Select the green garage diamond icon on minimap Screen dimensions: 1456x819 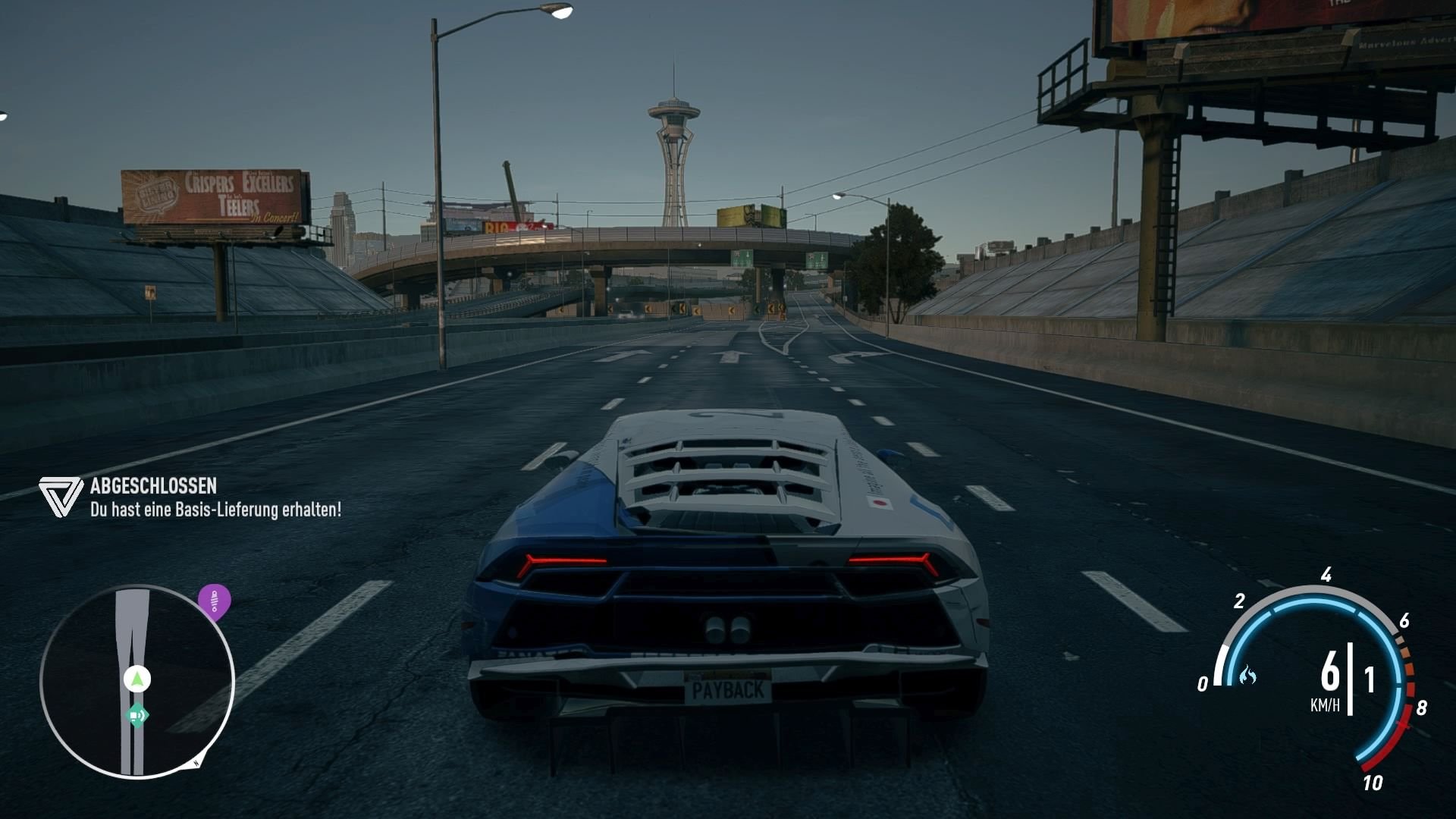[x=137, y=714]
